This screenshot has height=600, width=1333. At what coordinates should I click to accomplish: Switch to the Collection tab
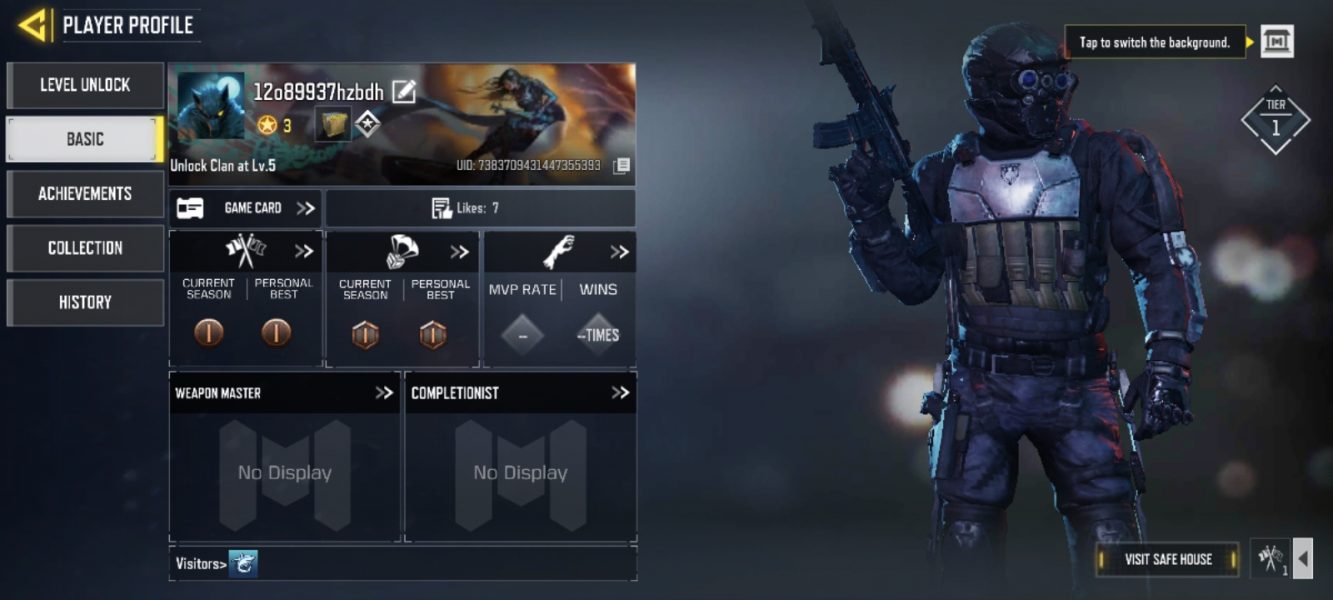click(85, 248)
